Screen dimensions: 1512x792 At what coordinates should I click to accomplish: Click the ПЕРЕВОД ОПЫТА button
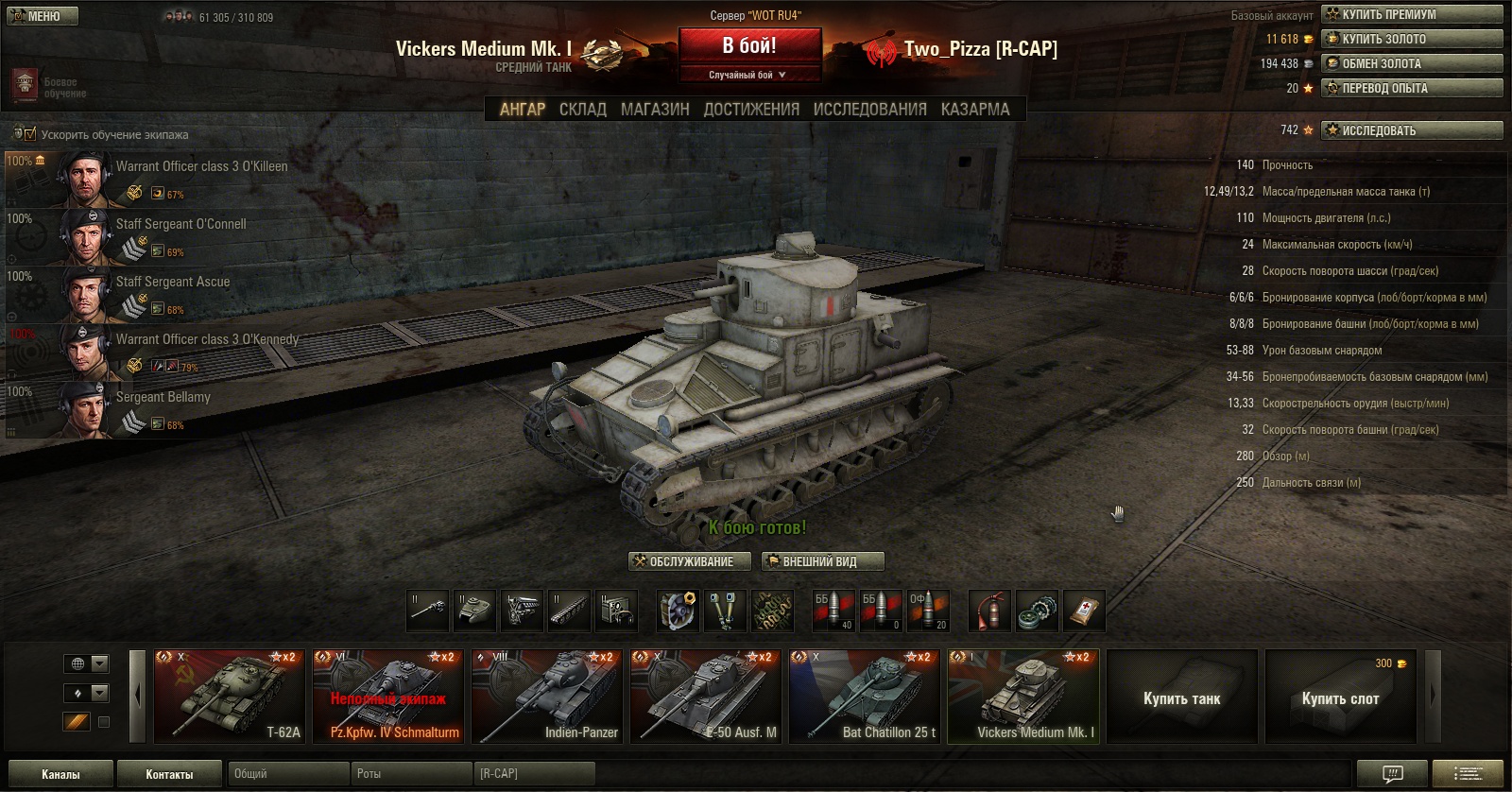[1412, 88]
